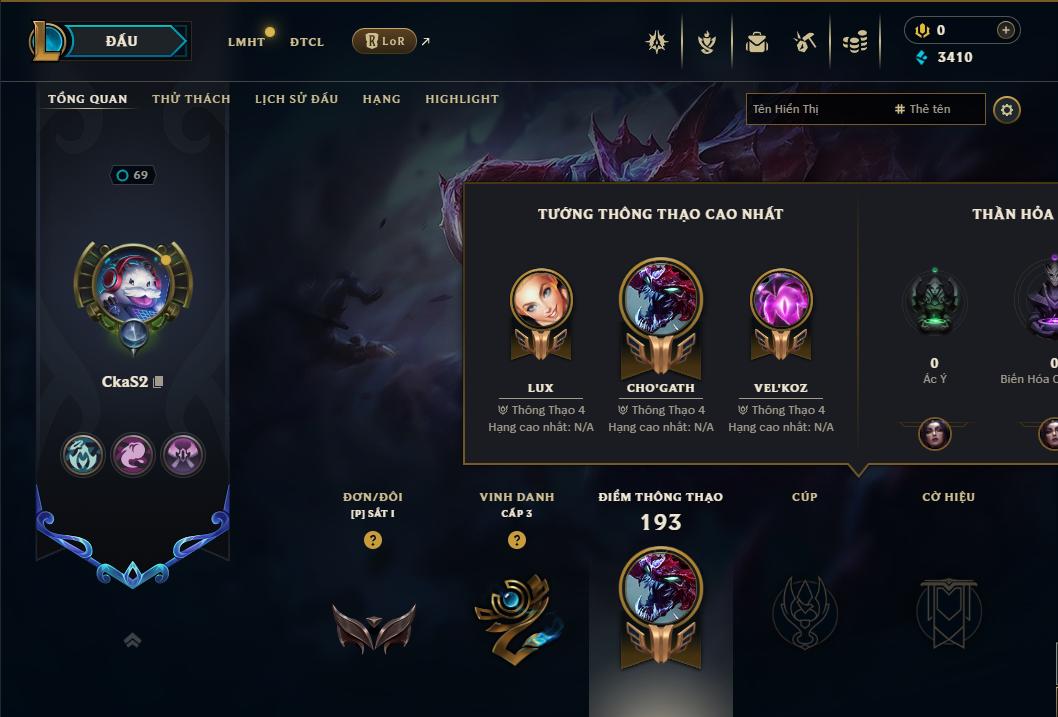
Task: Open profile settings gear button
Action: [x=1007, y=109]
